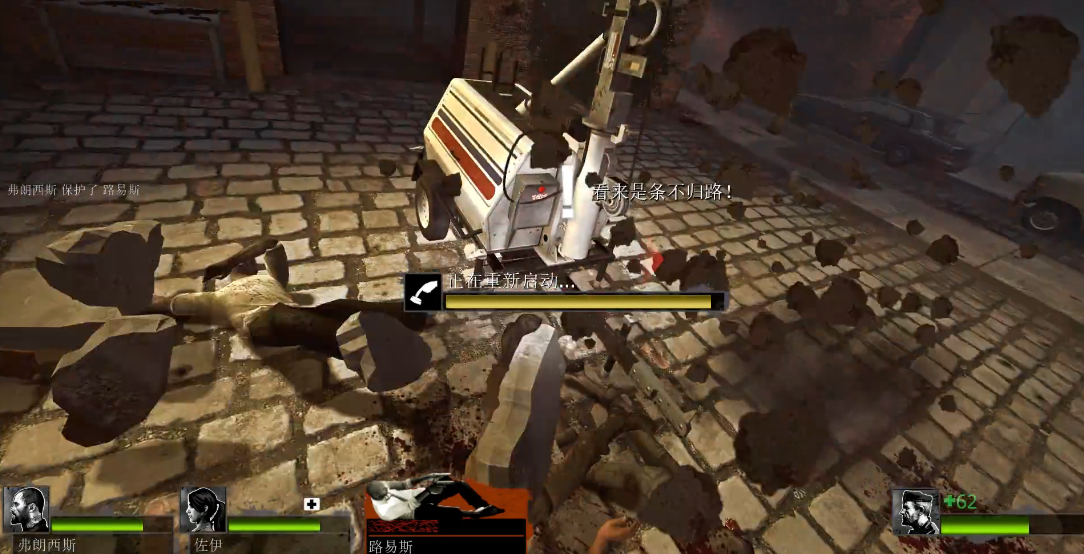1084x554 pixels.
Task: Click your own survivor portrait beside +62
Action: coord(915,511)
